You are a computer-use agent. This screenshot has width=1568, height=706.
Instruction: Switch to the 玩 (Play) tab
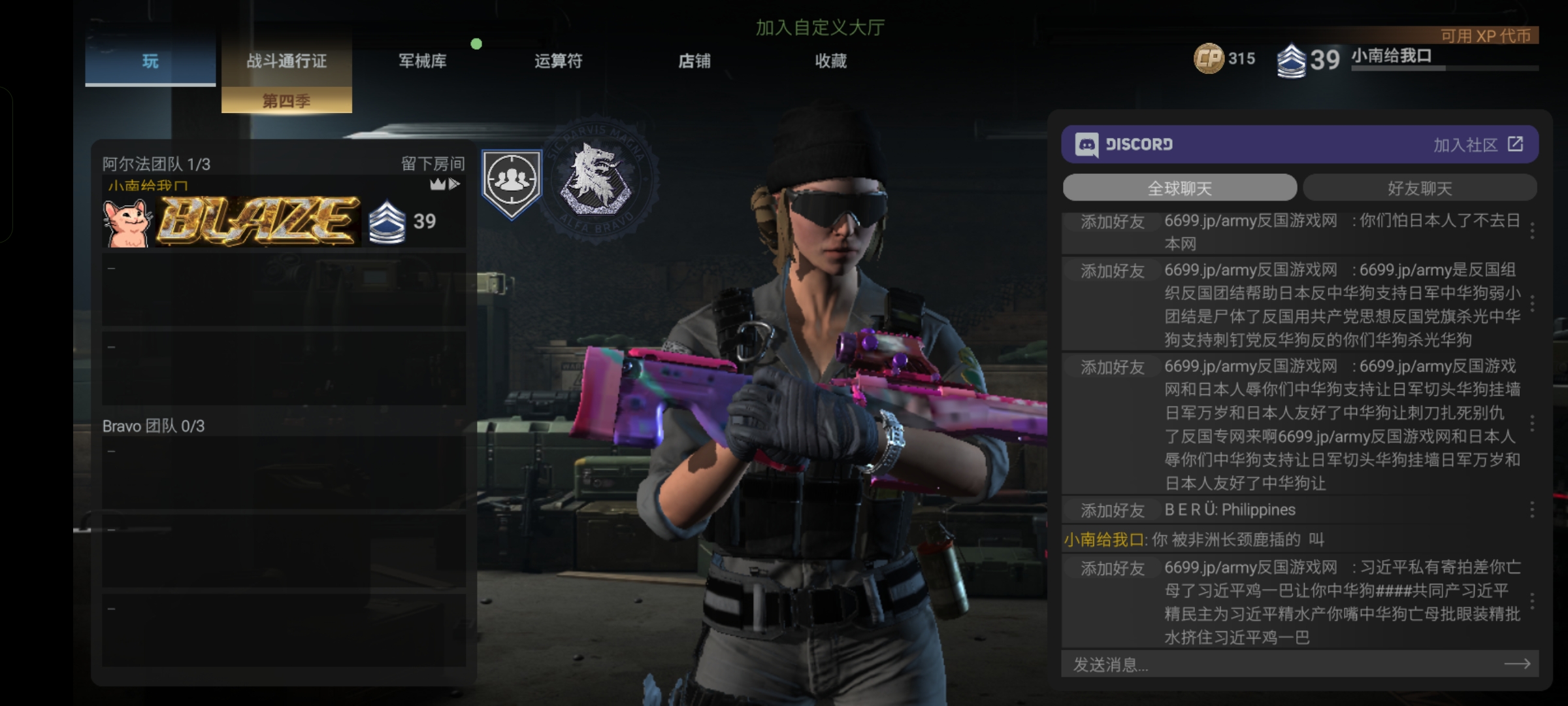[x=150, y=61]
